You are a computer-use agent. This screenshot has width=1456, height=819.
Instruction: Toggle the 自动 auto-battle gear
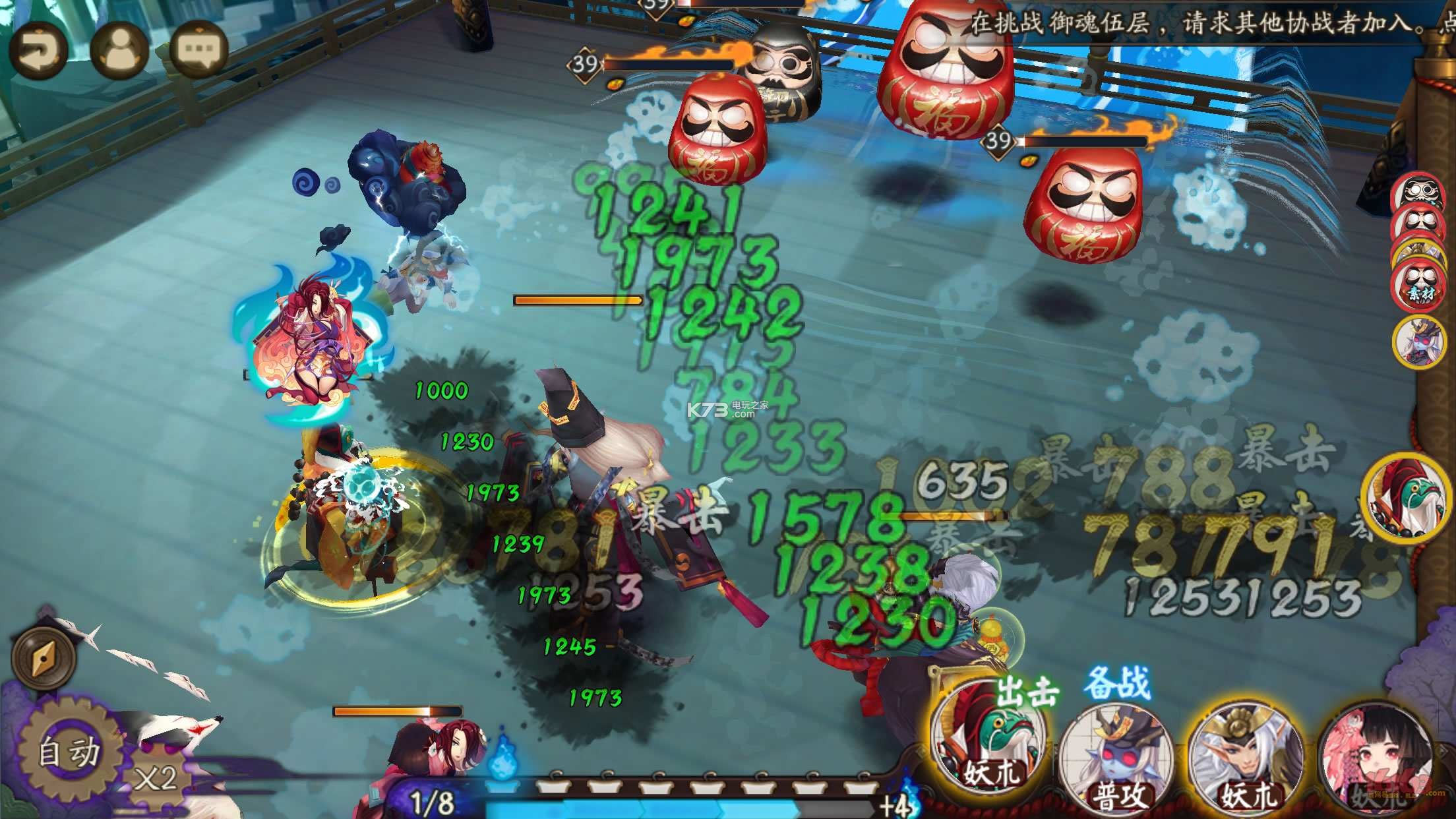(68, 753)
